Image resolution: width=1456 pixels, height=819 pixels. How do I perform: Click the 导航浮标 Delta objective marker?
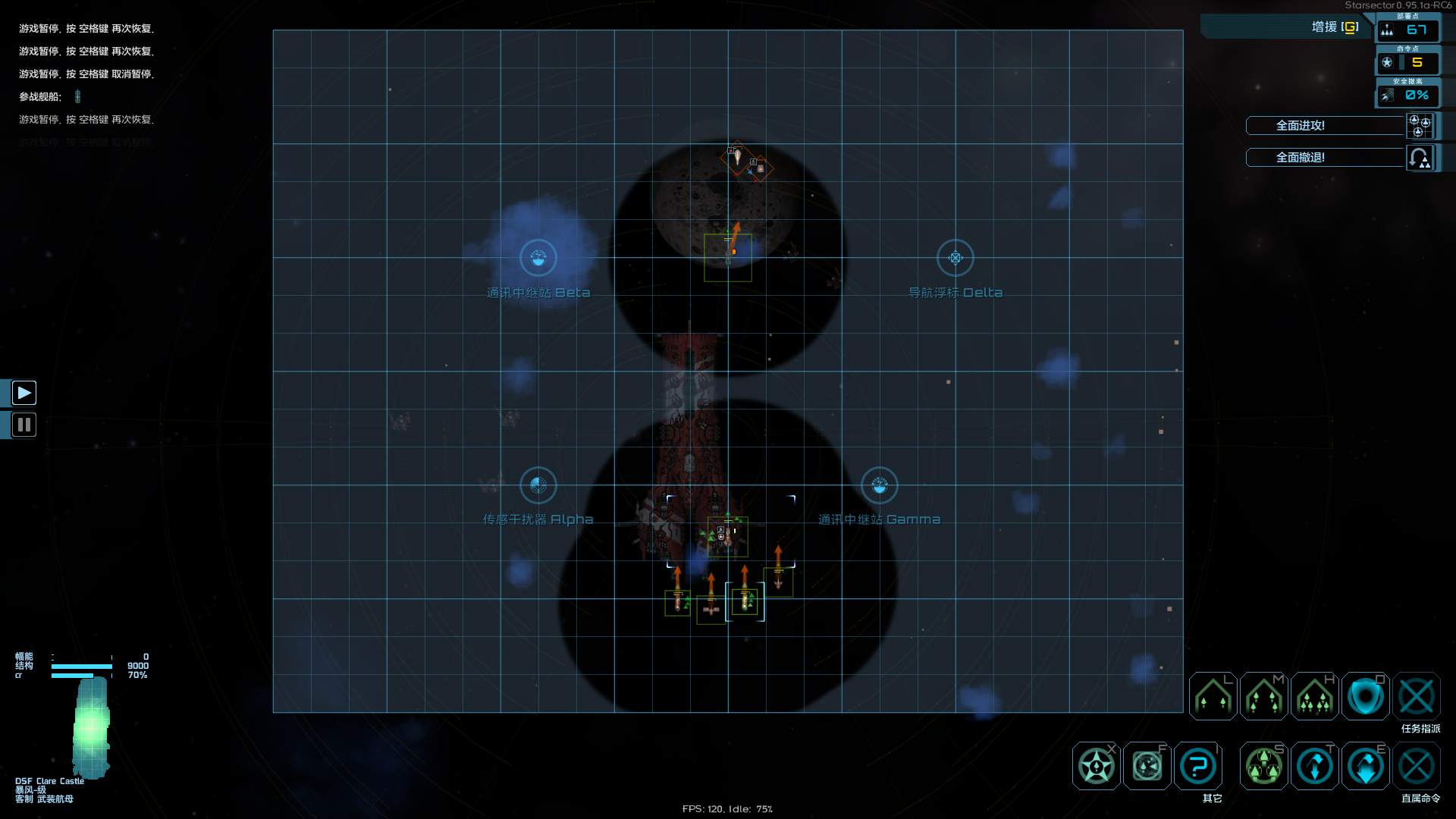click(955, 258)
